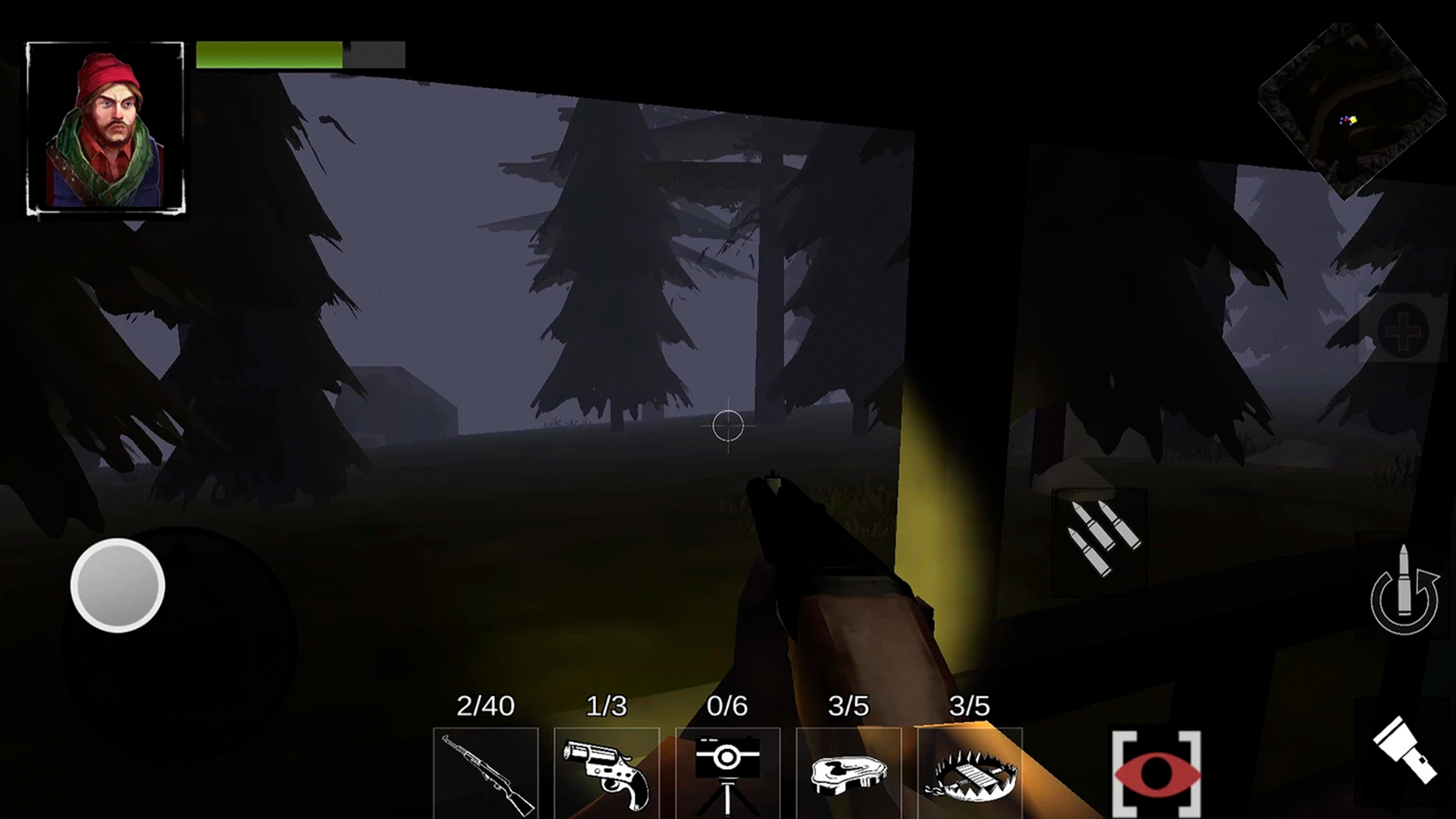The height and width of the screenshot is (819, 1456).
Task: Tap the reload bullet icon
Action: click(1404, 599)
